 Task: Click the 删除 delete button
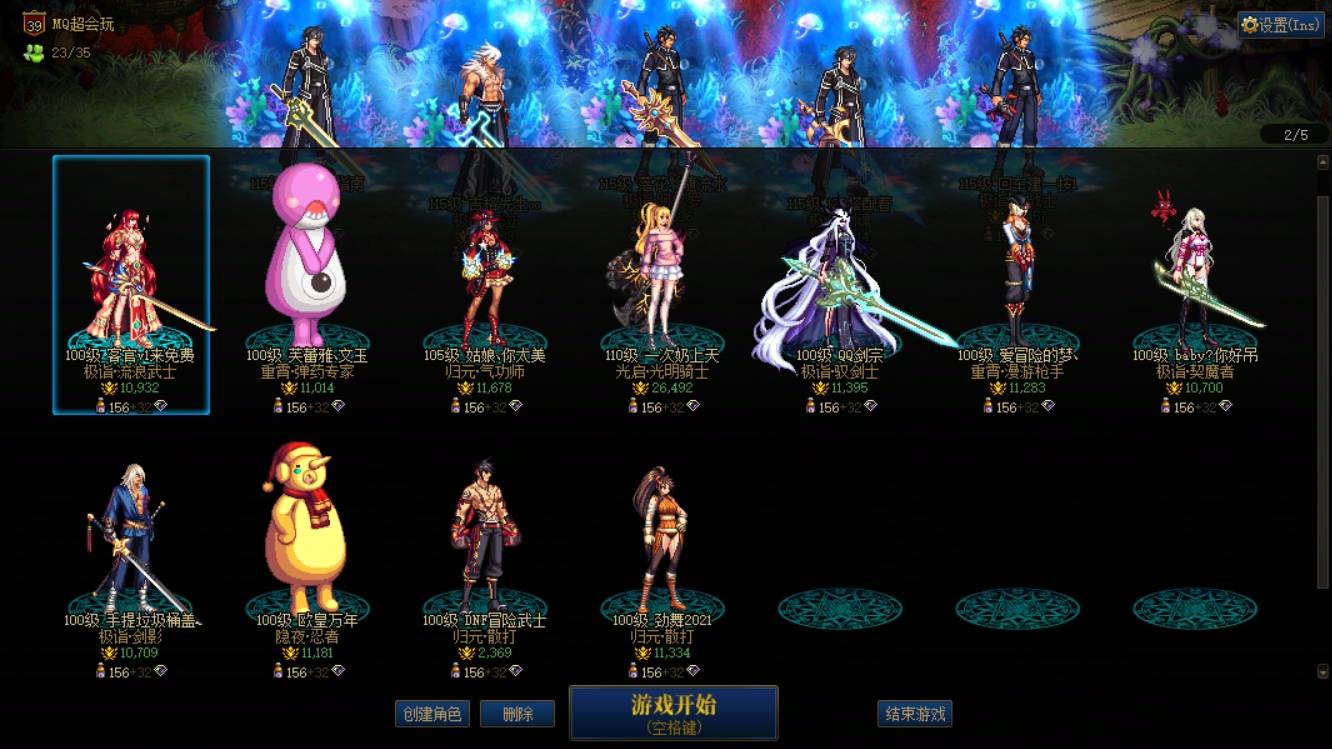coord(517,714)
